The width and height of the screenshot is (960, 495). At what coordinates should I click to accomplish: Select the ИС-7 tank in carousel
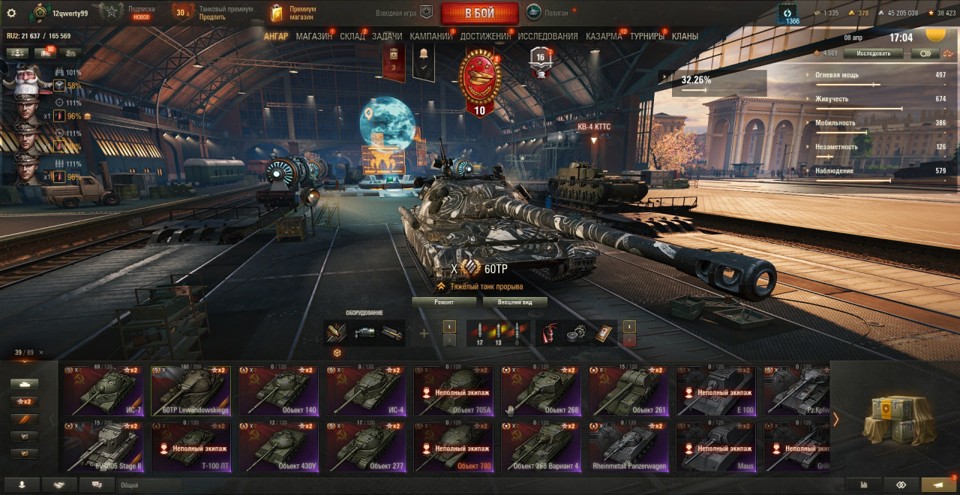point(104,390)
